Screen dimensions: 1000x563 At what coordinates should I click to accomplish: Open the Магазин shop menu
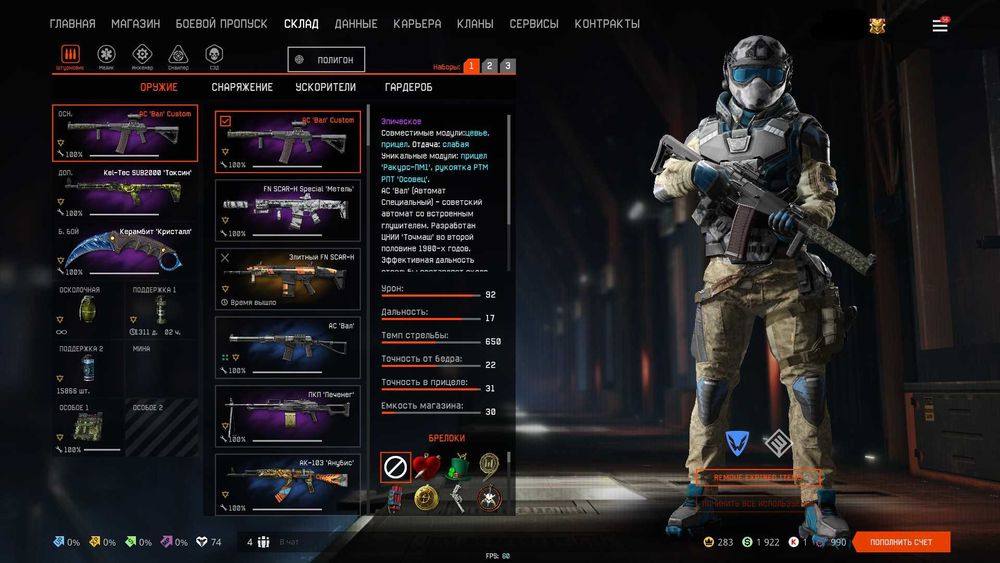pos(135,23)
